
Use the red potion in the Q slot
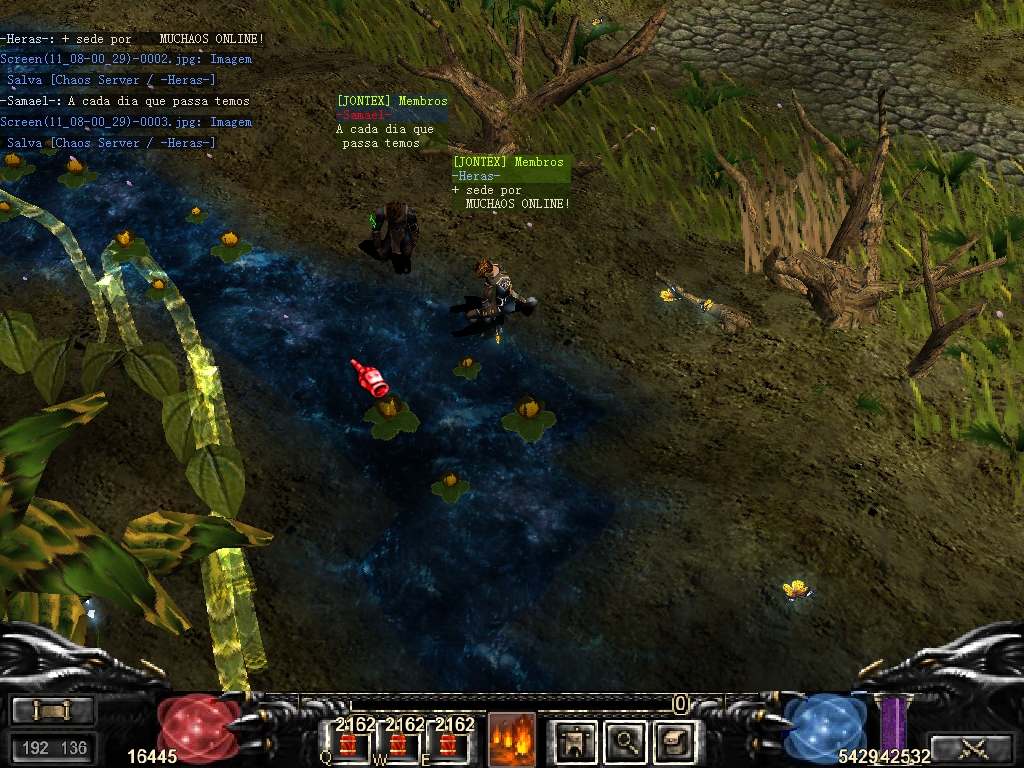pos(348,743)
